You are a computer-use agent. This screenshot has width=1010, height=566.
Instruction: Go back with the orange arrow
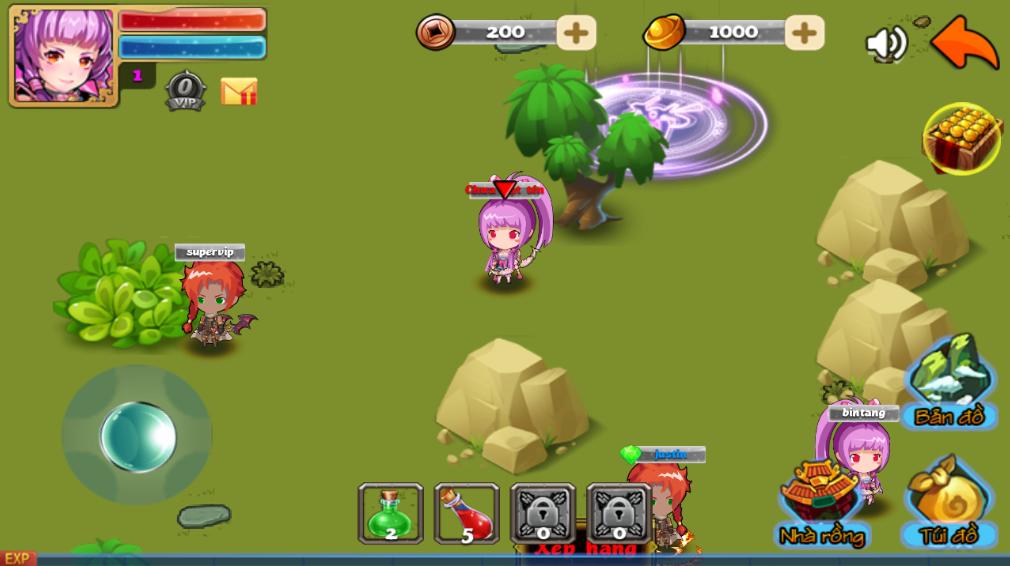964,43
